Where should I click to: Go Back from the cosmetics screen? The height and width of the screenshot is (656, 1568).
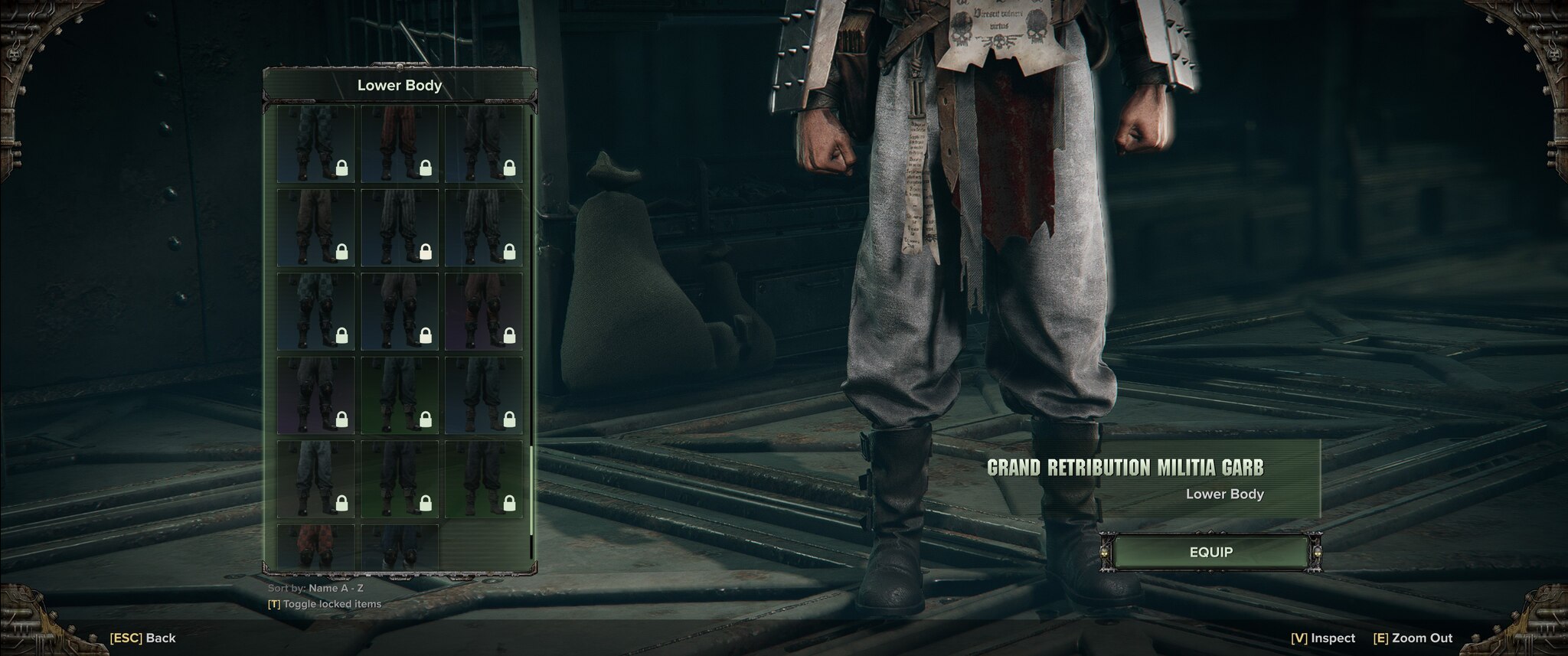(143, 638)
